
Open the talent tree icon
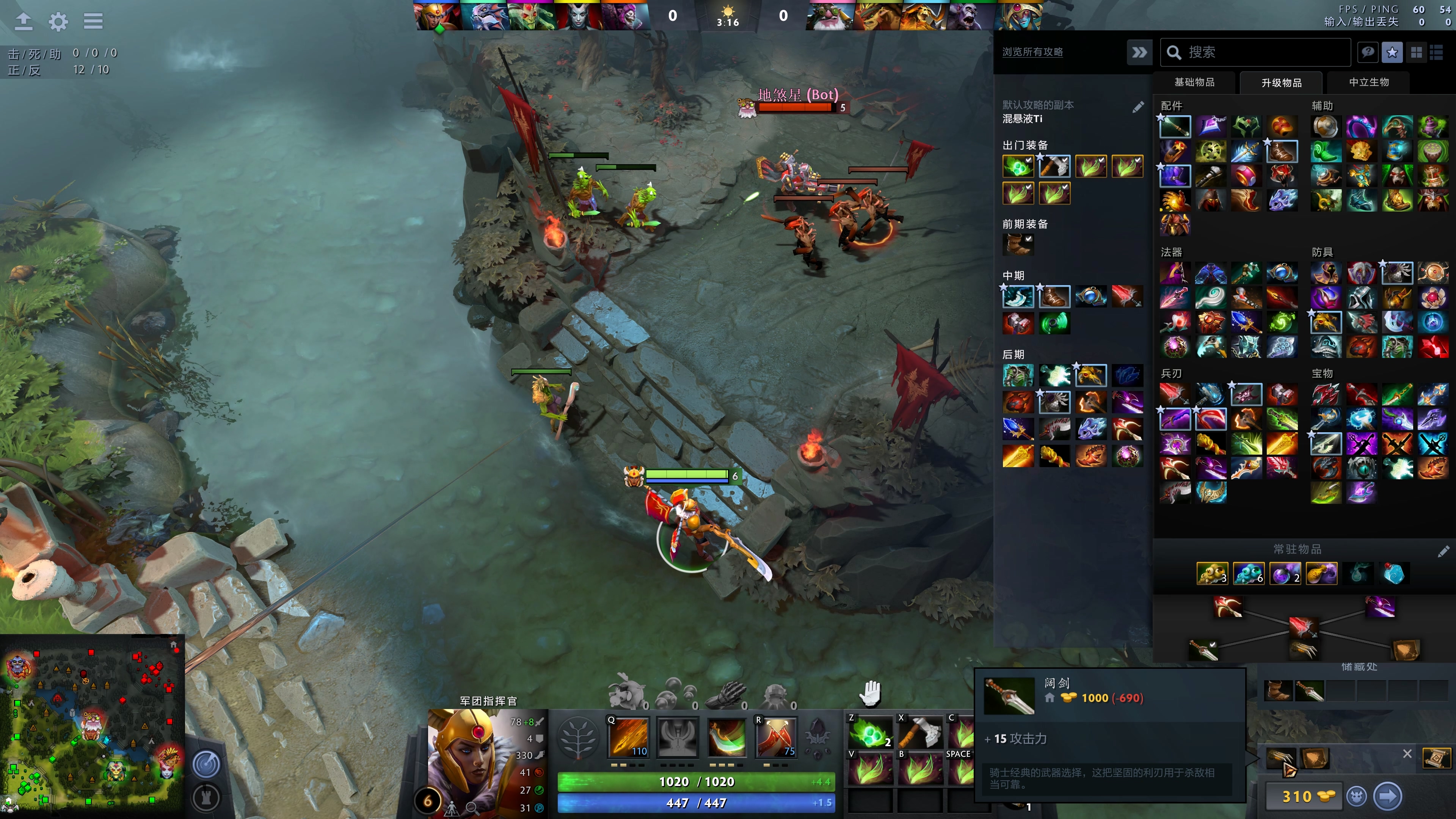coord(578,737)
